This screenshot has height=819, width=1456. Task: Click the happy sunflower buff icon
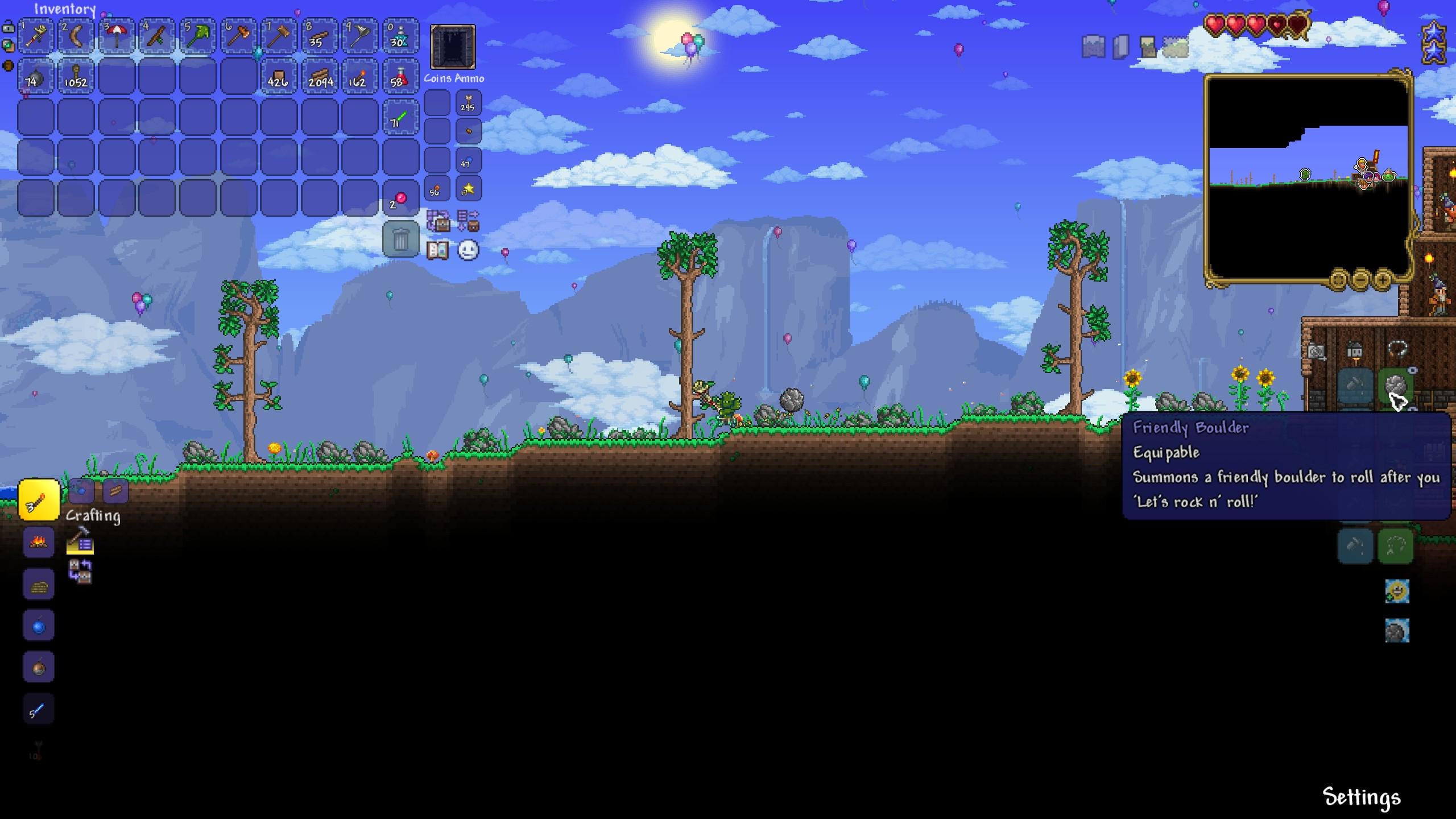click(x=1397, y=591)
